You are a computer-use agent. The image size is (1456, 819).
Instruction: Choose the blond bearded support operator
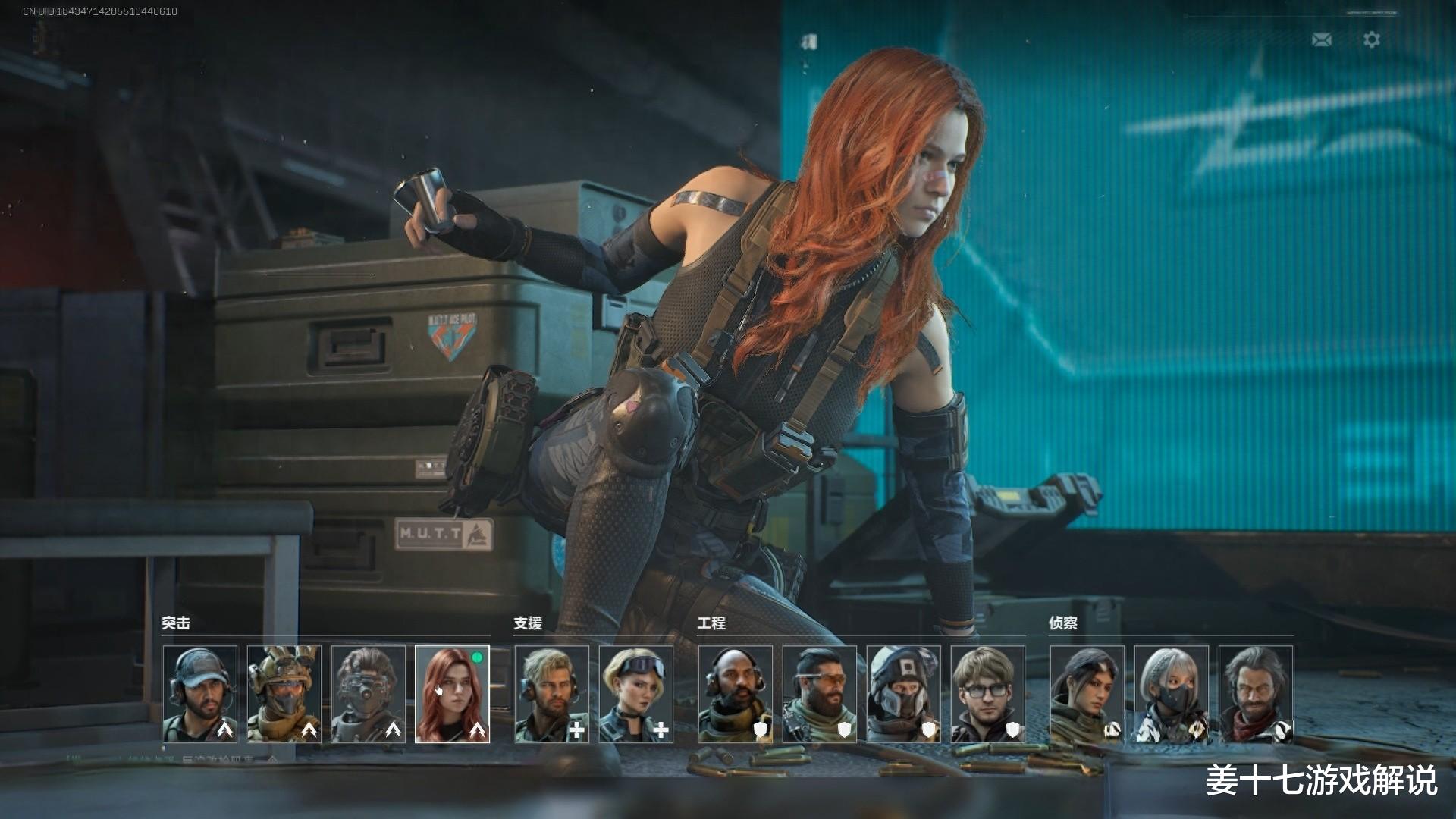552,694
